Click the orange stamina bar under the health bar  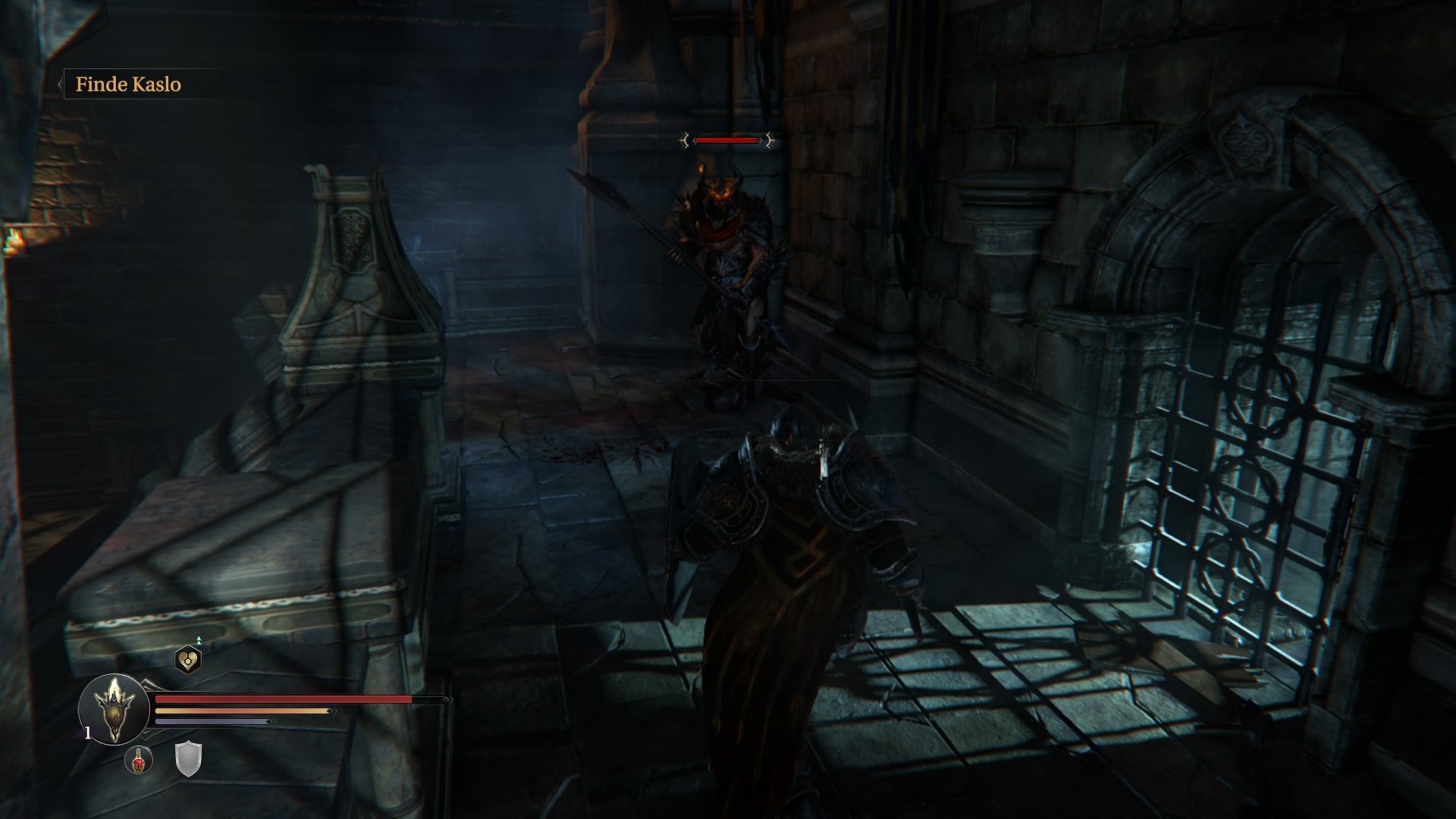coord(243,711)
